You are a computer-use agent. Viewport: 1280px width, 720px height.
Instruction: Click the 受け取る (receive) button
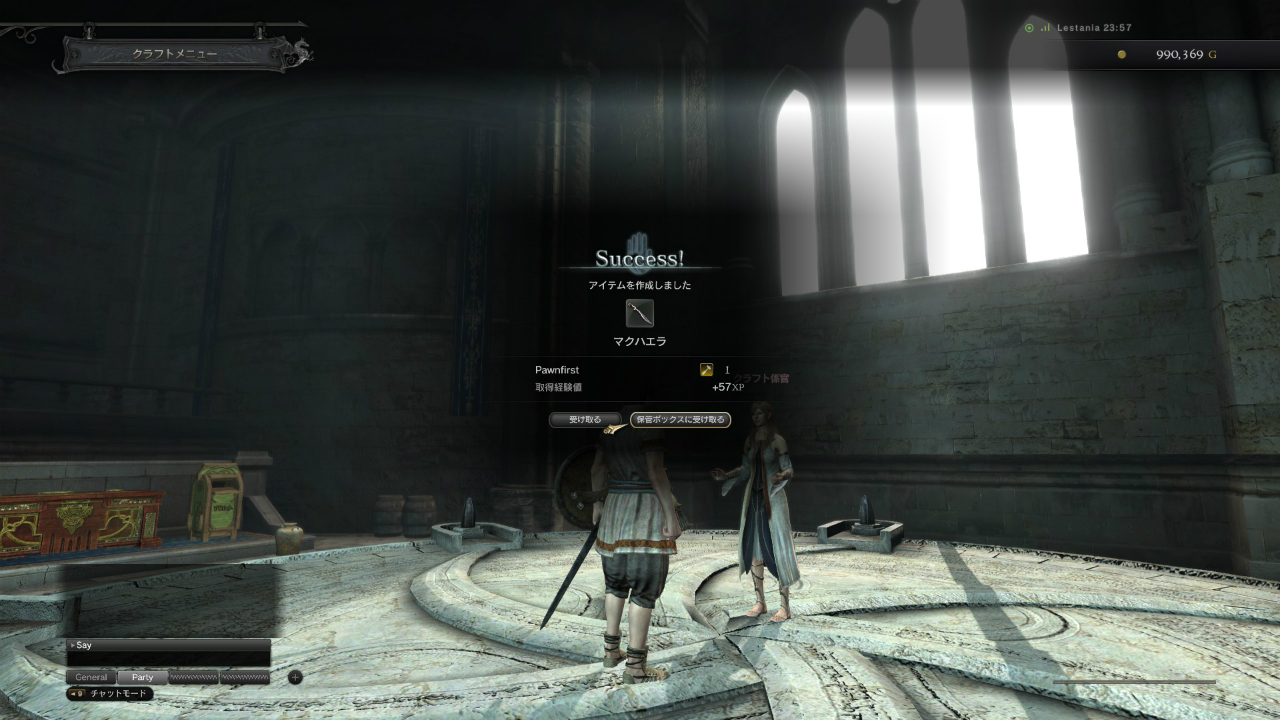point(585,420)
